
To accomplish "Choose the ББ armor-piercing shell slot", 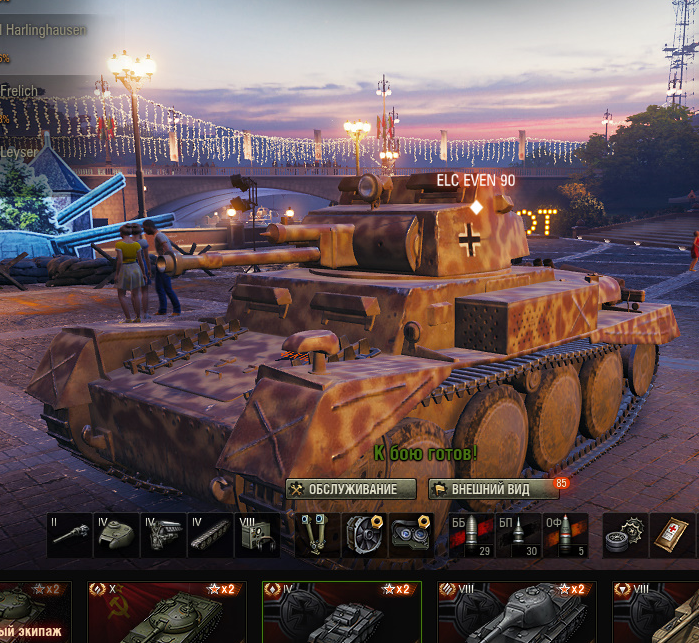I will (x=472, y=535).
